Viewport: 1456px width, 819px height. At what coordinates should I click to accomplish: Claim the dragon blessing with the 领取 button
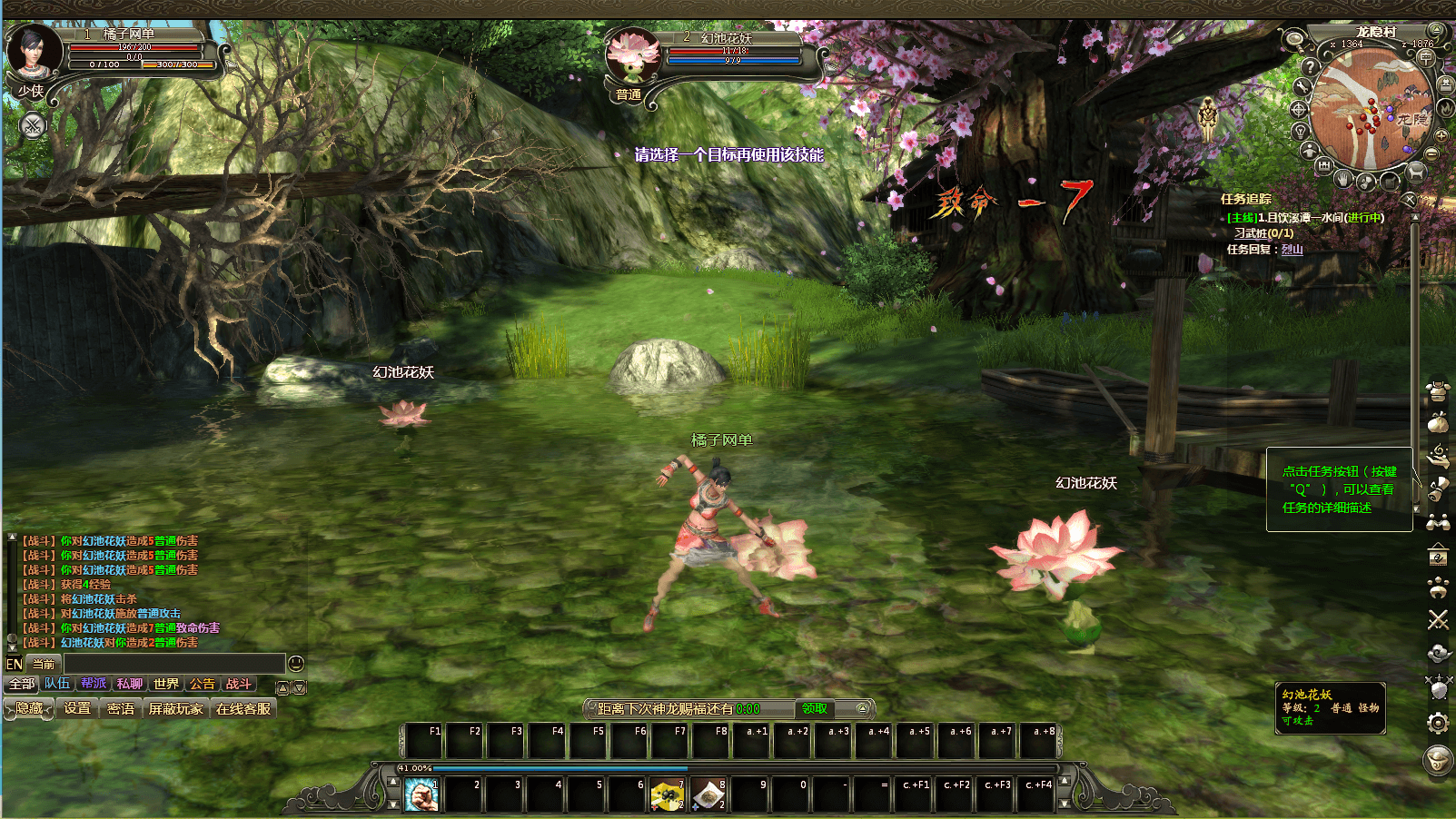coord(814,708)
